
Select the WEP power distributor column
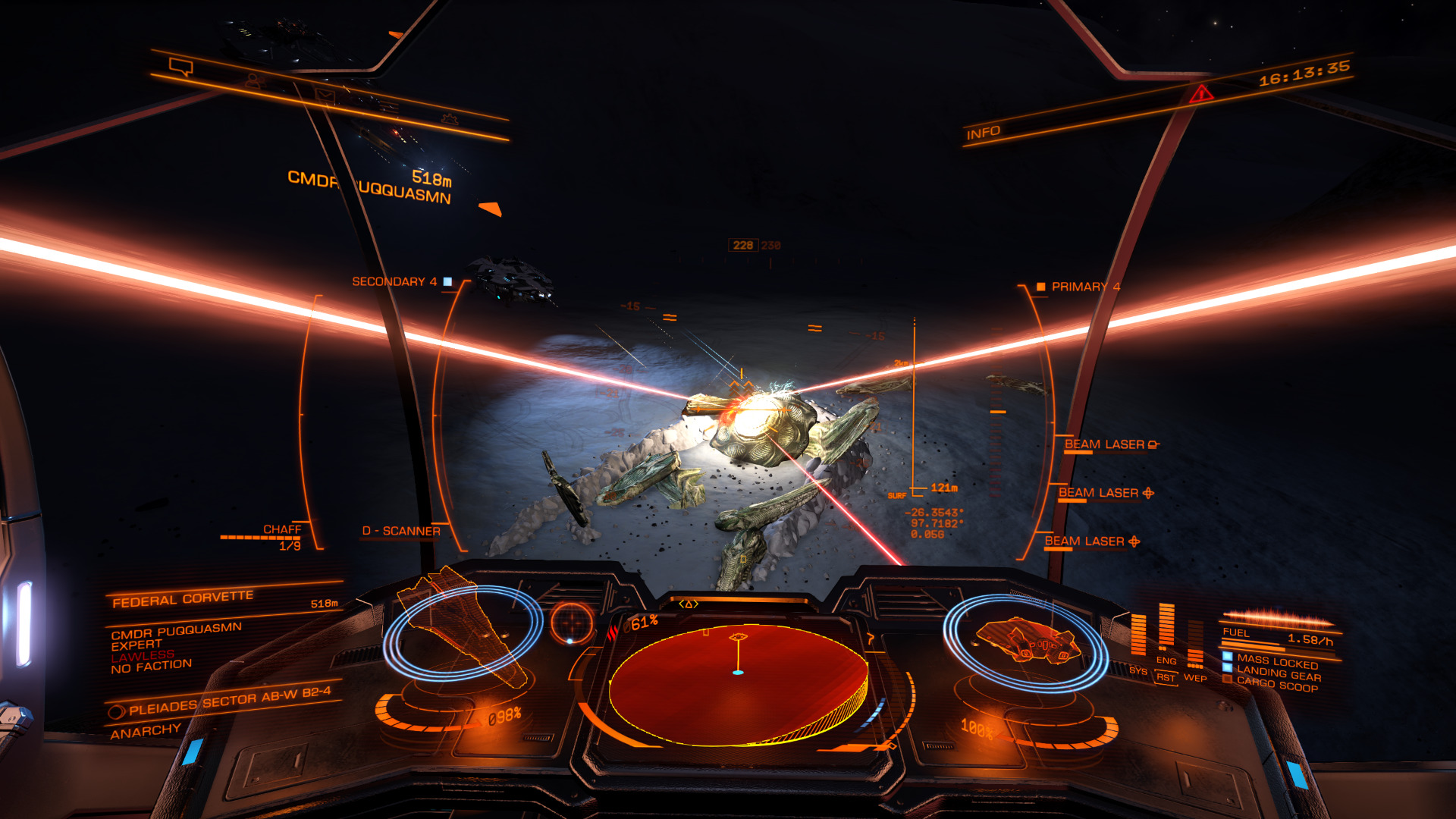tap(1195, 646)
